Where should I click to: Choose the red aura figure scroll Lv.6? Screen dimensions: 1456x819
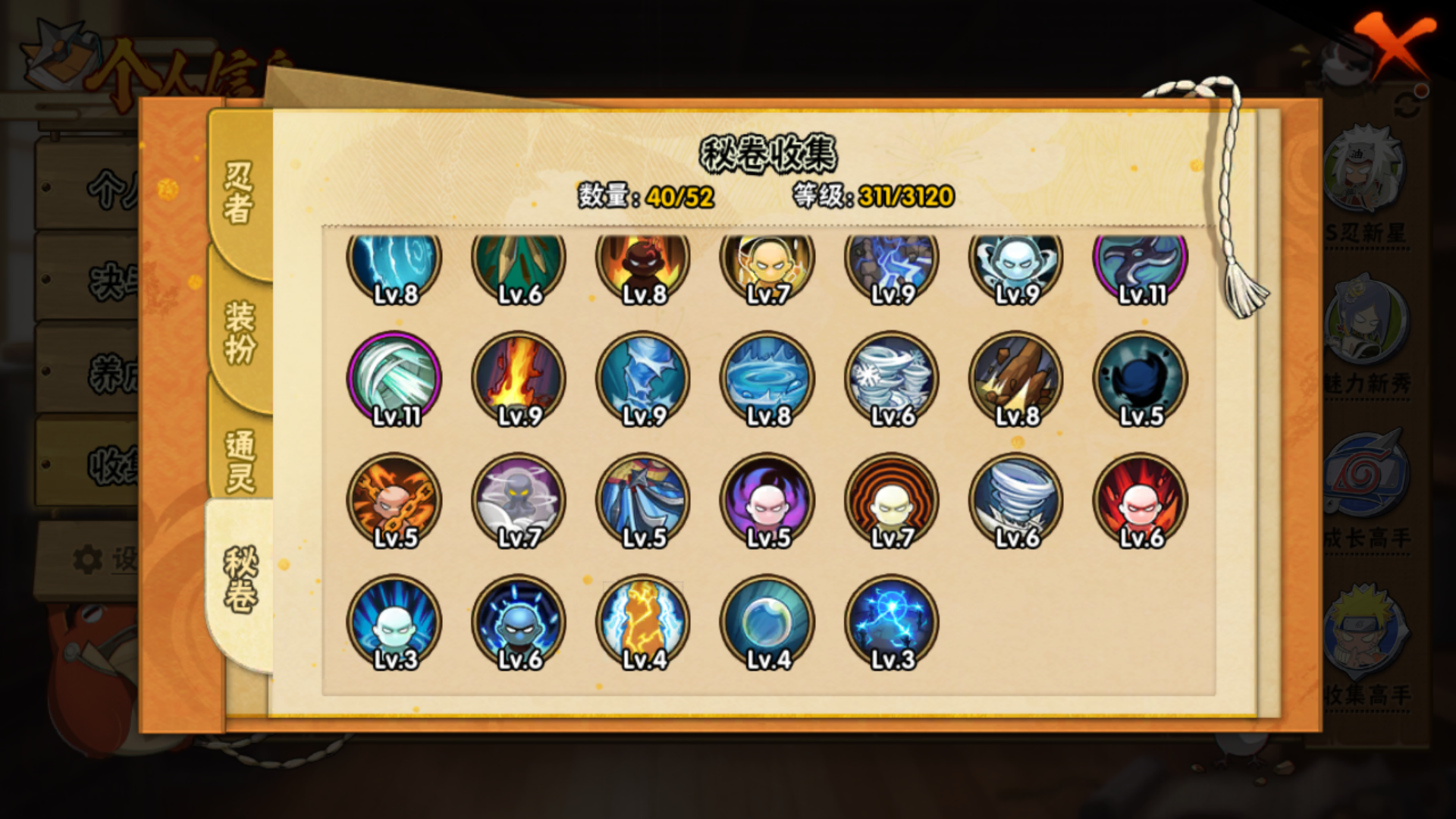(x=1141, y=500)
